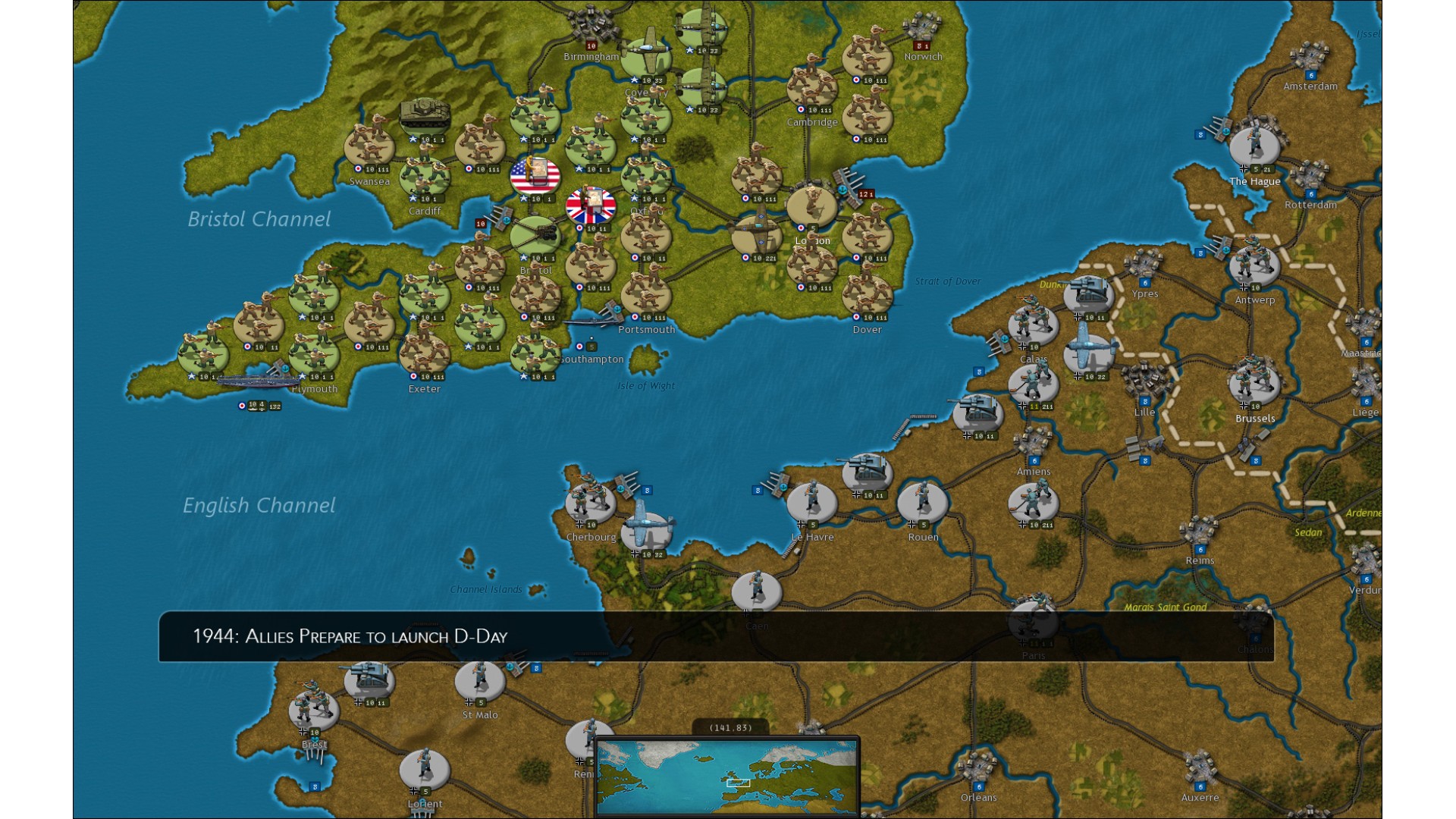The height and width of the screenshot is (819, 1456).
Task: Select the American flag HQ unit
Action: click(x=535, y=176)
